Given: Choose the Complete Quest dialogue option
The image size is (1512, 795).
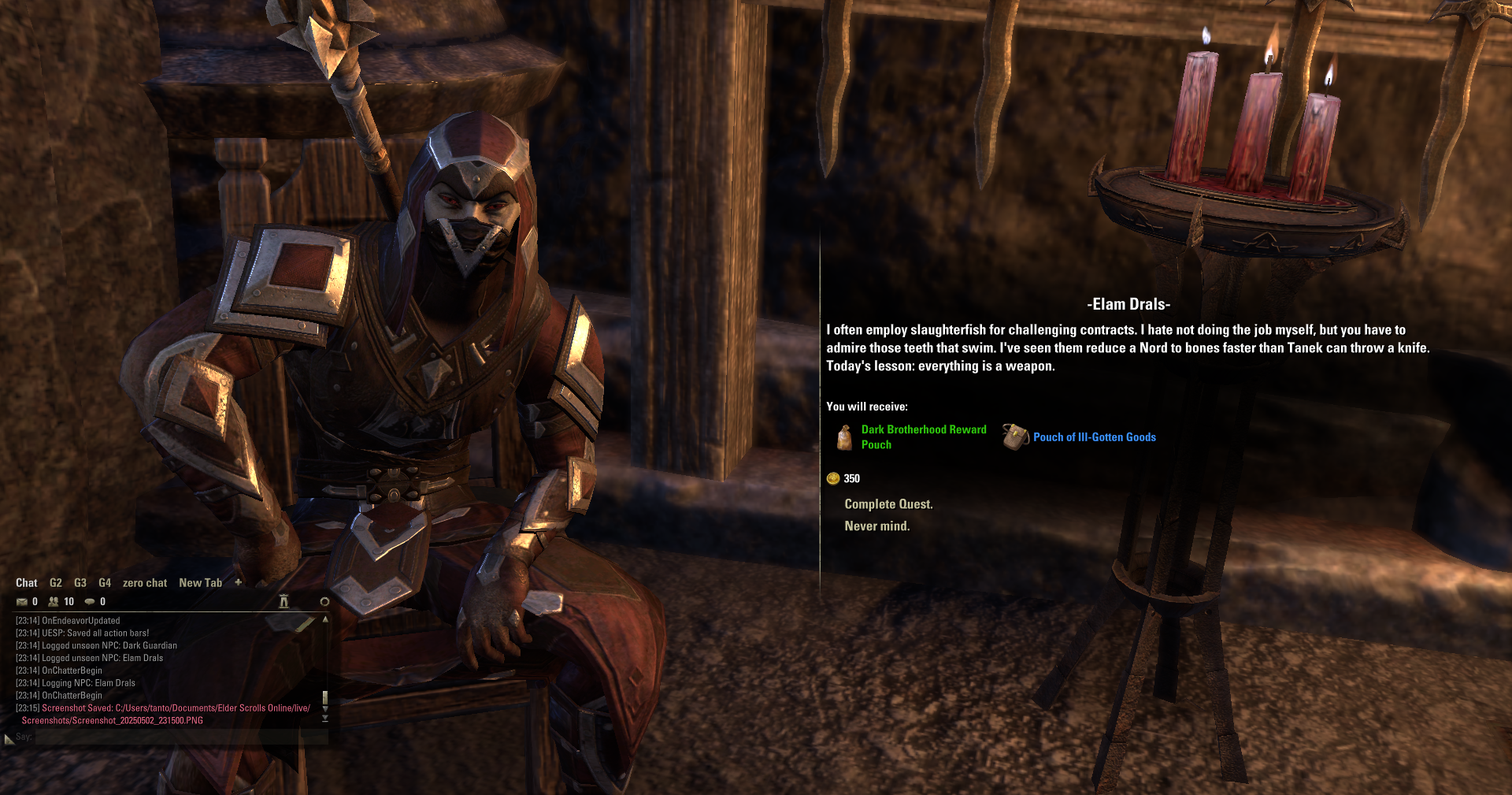Looking at the screenshot, I should (888, 504).
